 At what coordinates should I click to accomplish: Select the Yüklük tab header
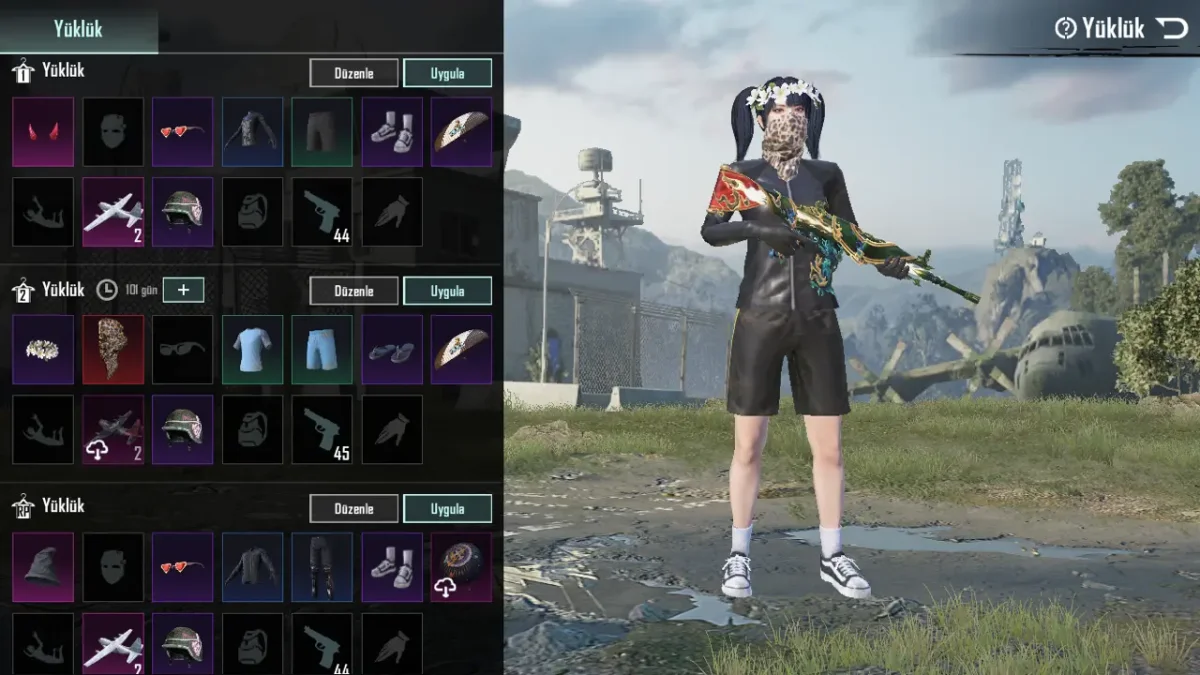point(78,29)
